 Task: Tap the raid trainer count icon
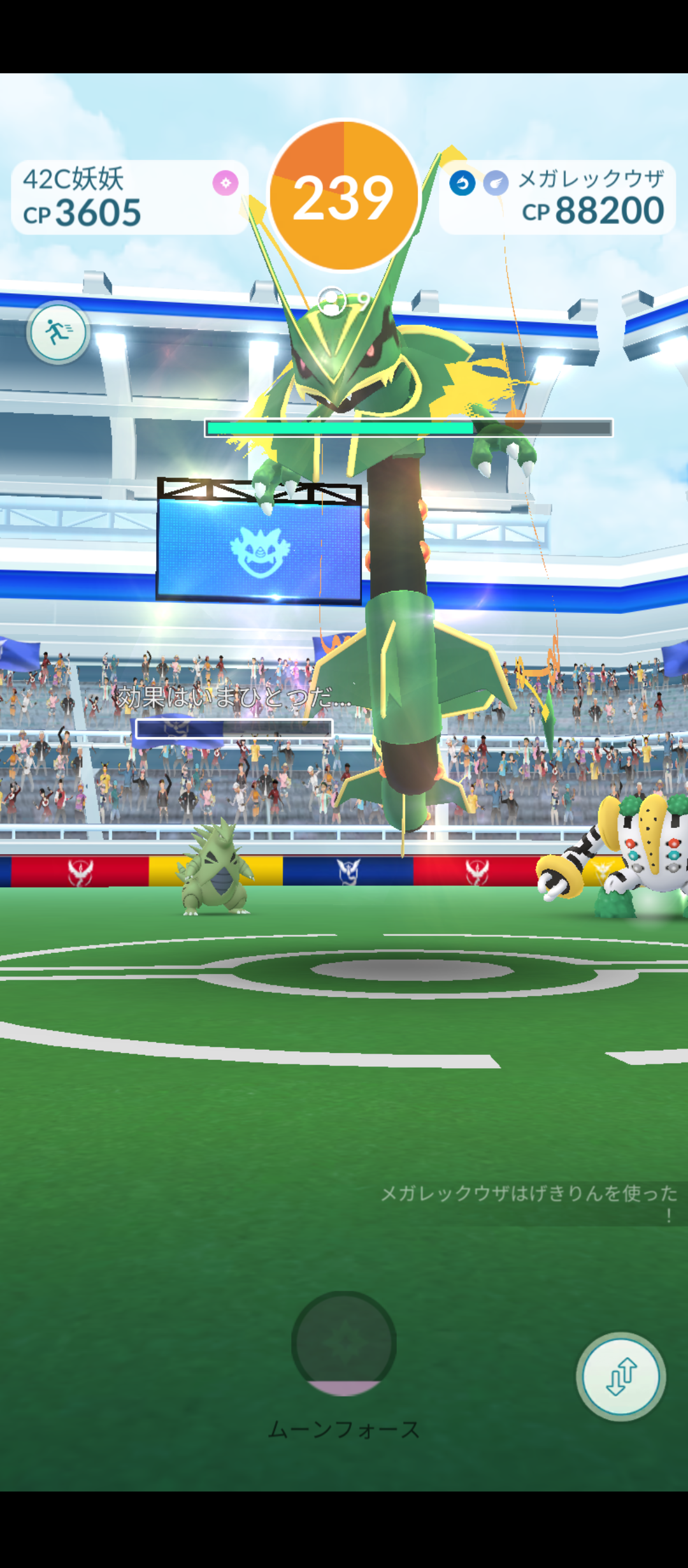pyautogui.click(x=333, y=301)
